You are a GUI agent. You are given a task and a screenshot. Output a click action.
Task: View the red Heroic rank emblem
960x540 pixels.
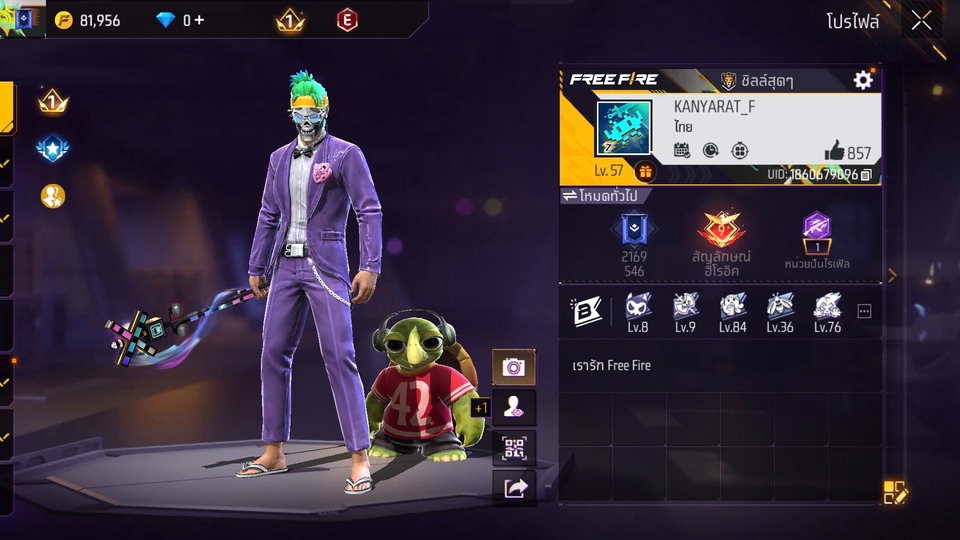(722, 231)
